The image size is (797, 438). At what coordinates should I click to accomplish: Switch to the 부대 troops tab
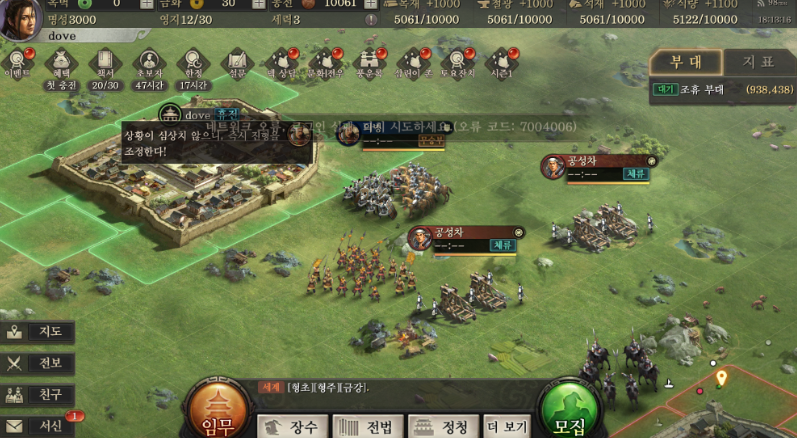[685, 62]
